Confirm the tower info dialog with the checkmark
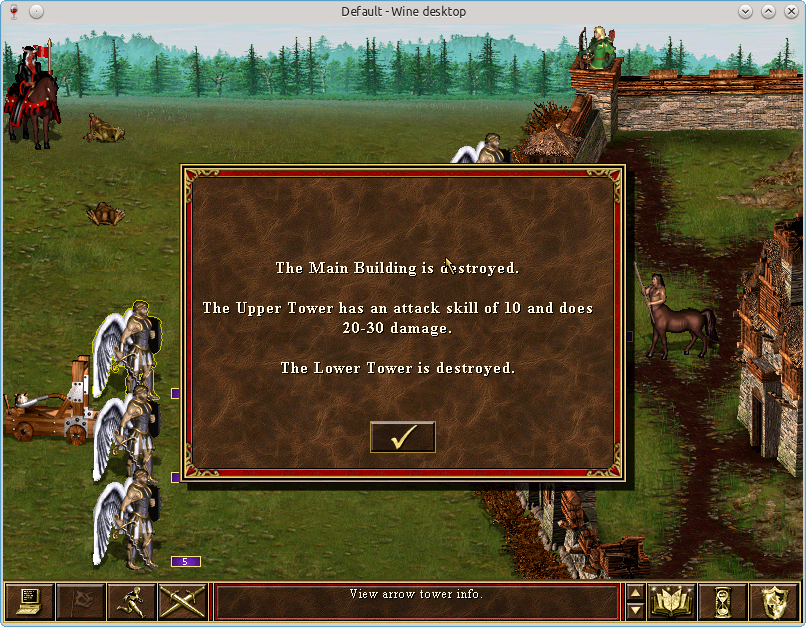This screenshot has height=627, width=806. 402,437
